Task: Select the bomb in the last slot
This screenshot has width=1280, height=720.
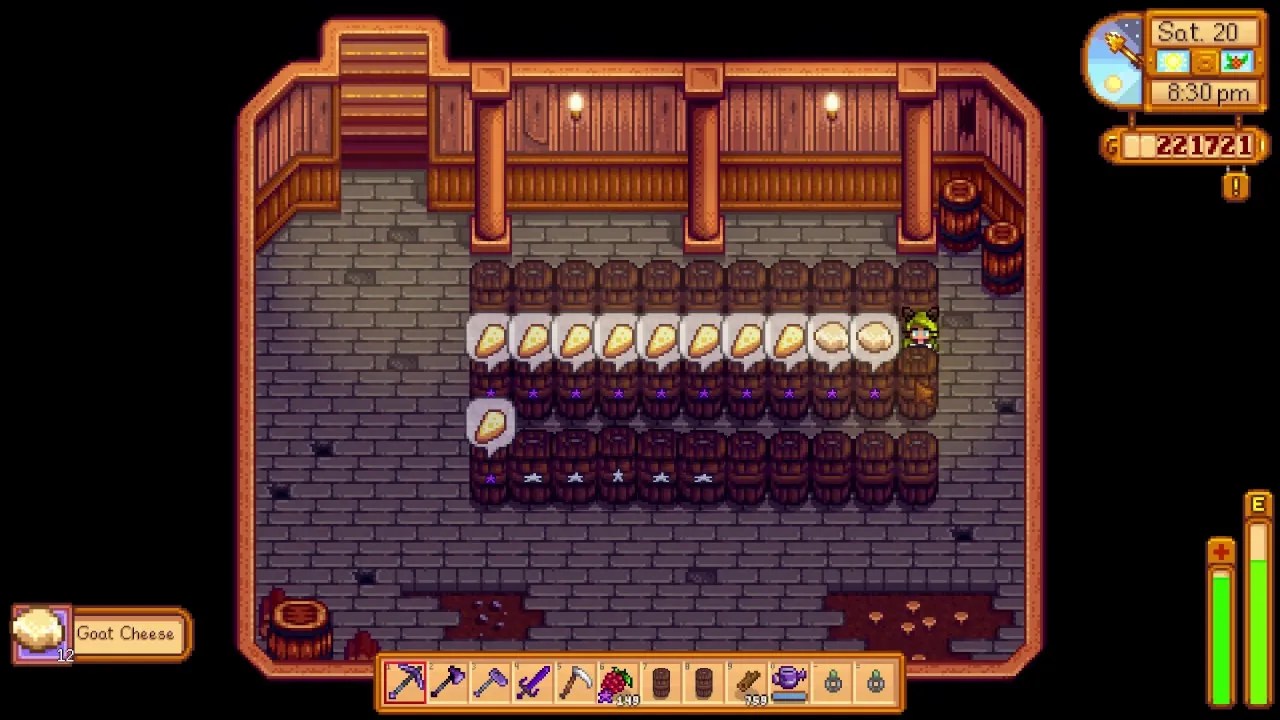Action: pyautogui.click(x=878, y=683)
